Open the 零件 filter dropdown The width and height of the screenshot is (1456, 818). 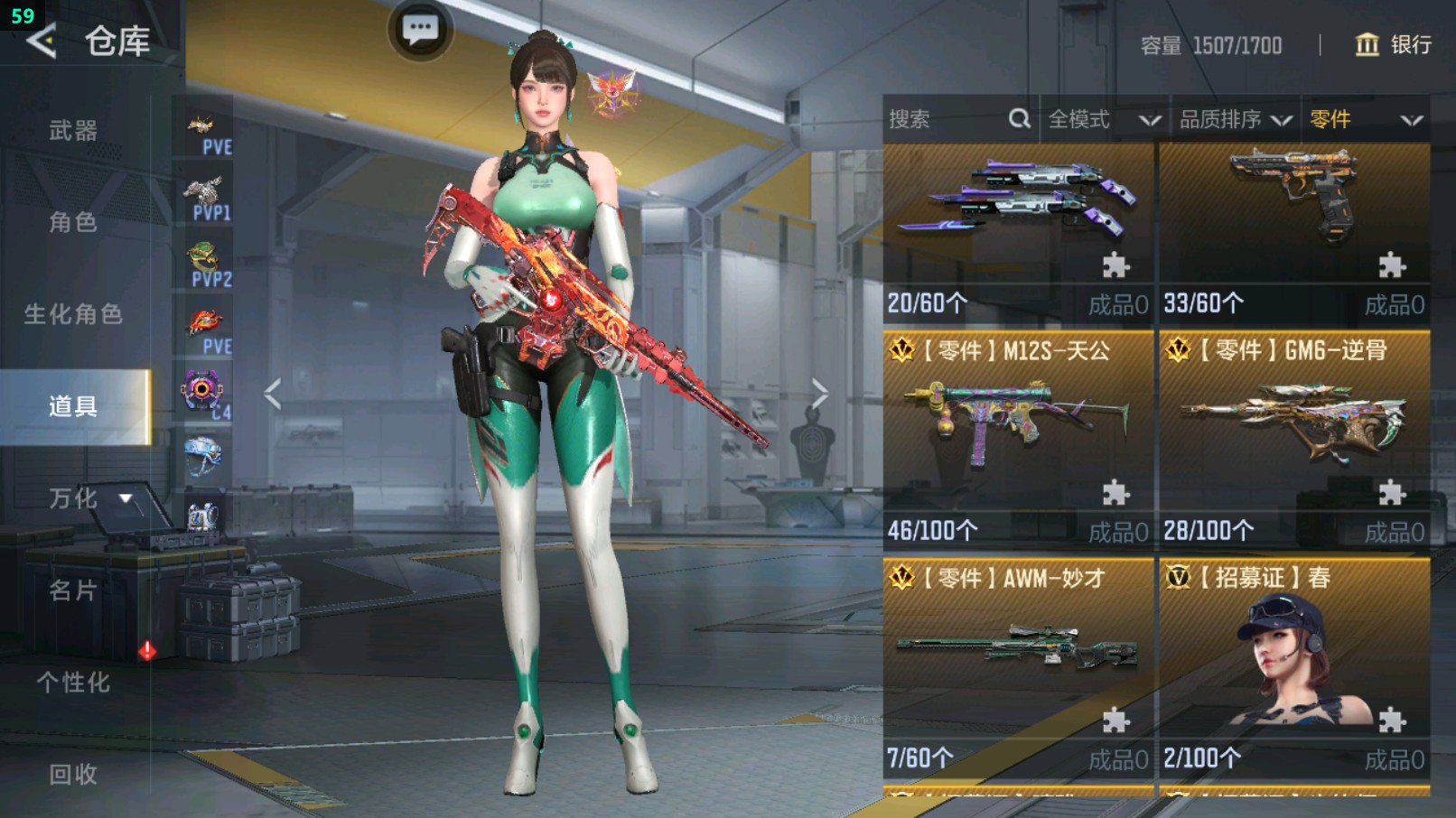[x=1366, y=119]
